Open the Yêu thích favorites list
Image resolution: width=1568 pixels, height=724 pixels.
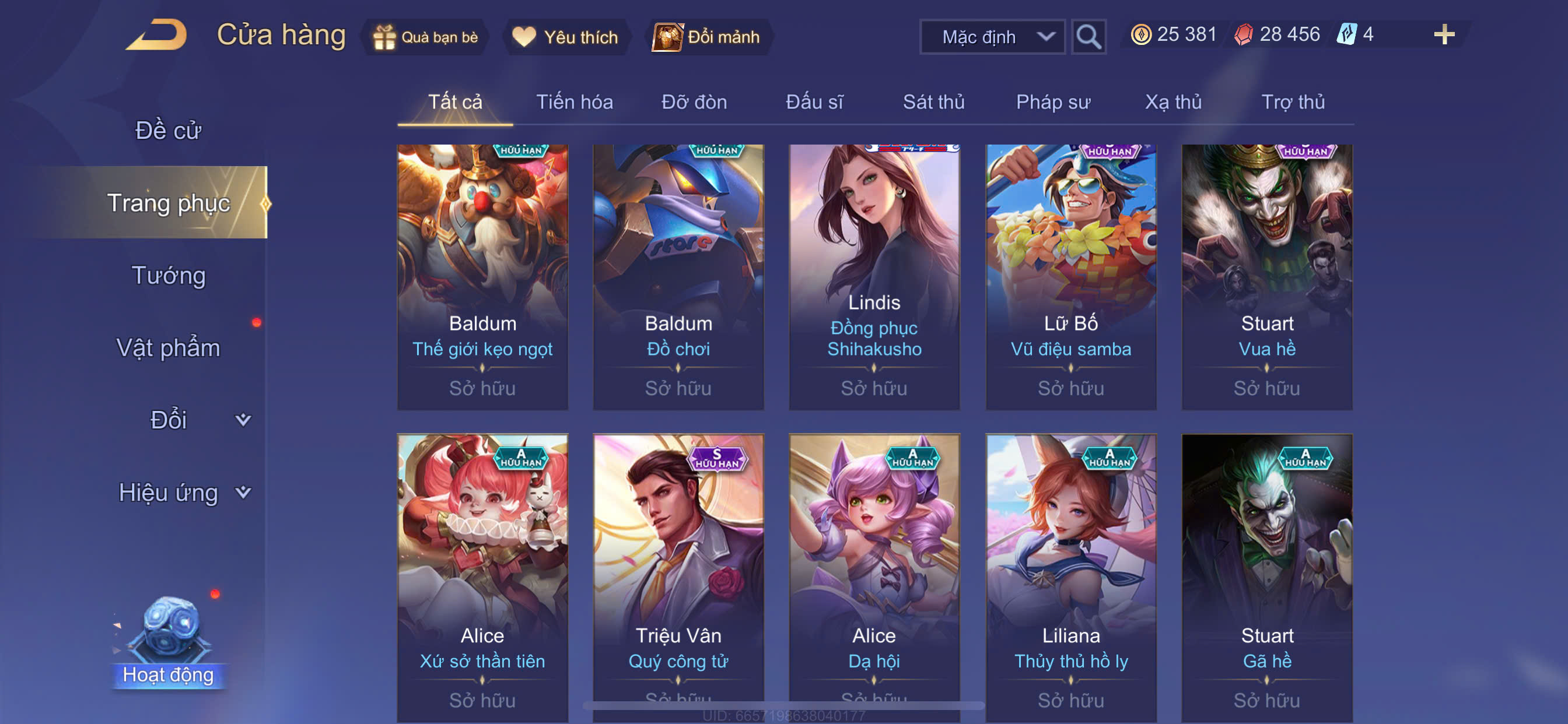(x=565, y=37)
